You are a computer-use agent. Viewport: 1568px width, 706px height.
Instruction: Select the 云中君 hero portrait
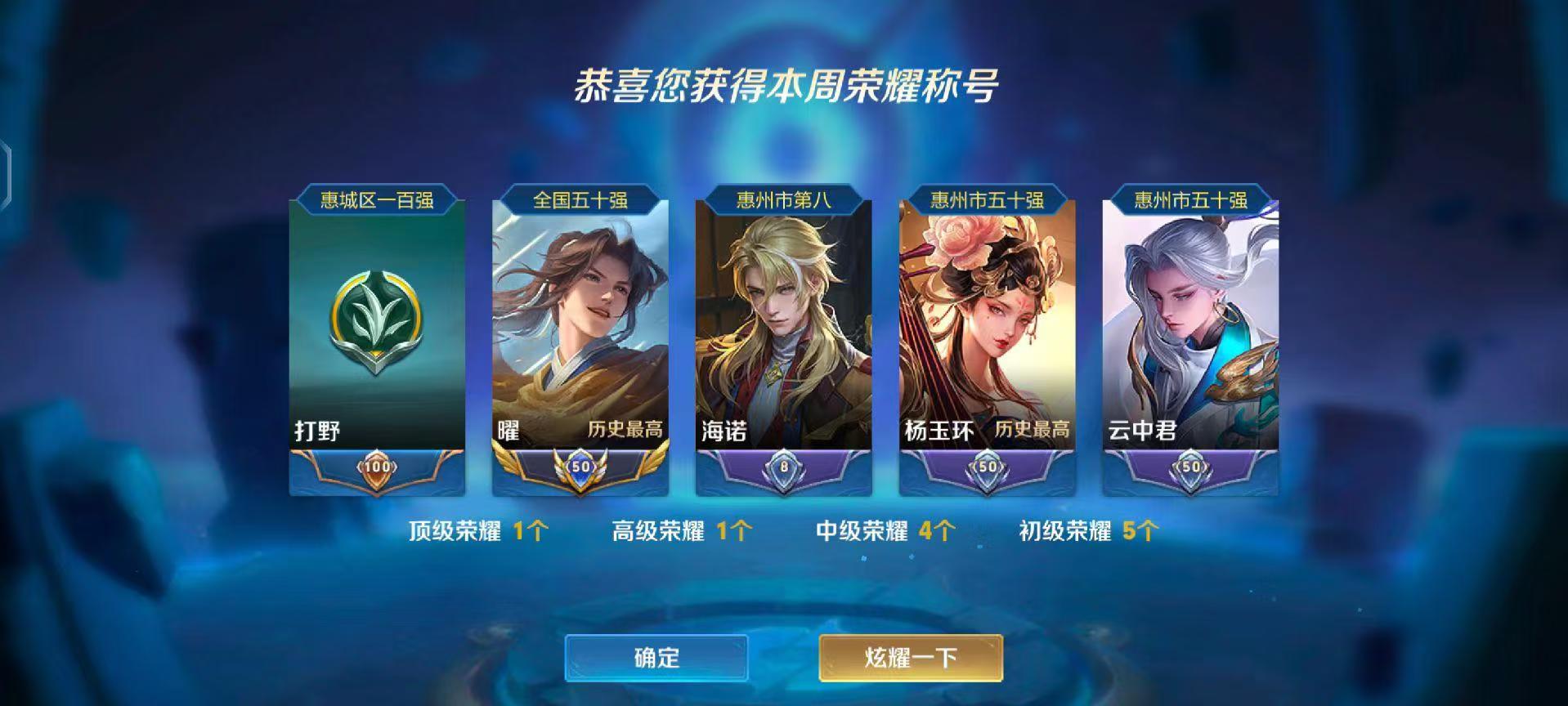coord(1188,319)
